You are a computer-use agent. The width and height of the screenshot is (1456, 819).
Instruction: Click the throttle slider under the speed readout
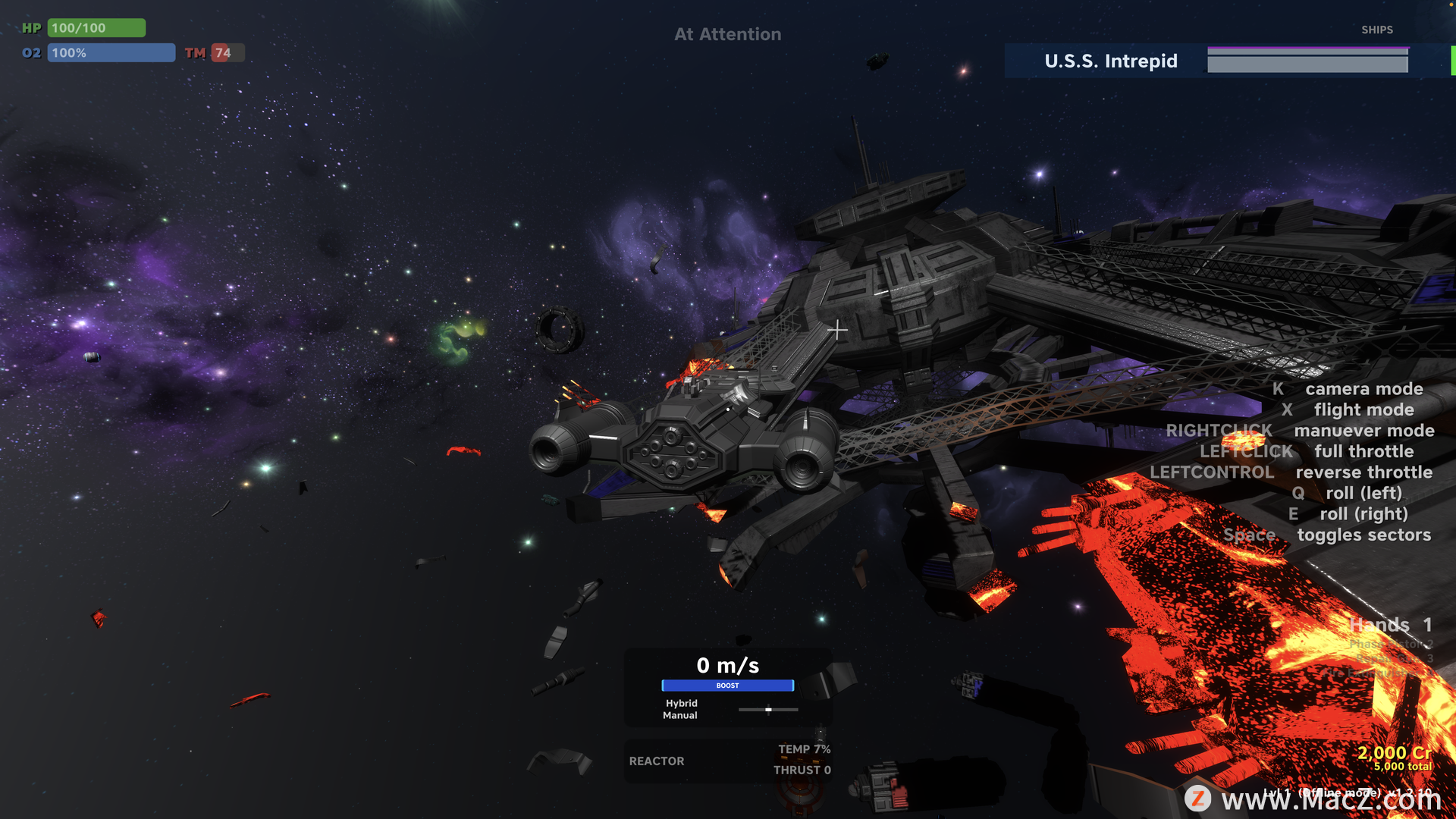[768, 710]
